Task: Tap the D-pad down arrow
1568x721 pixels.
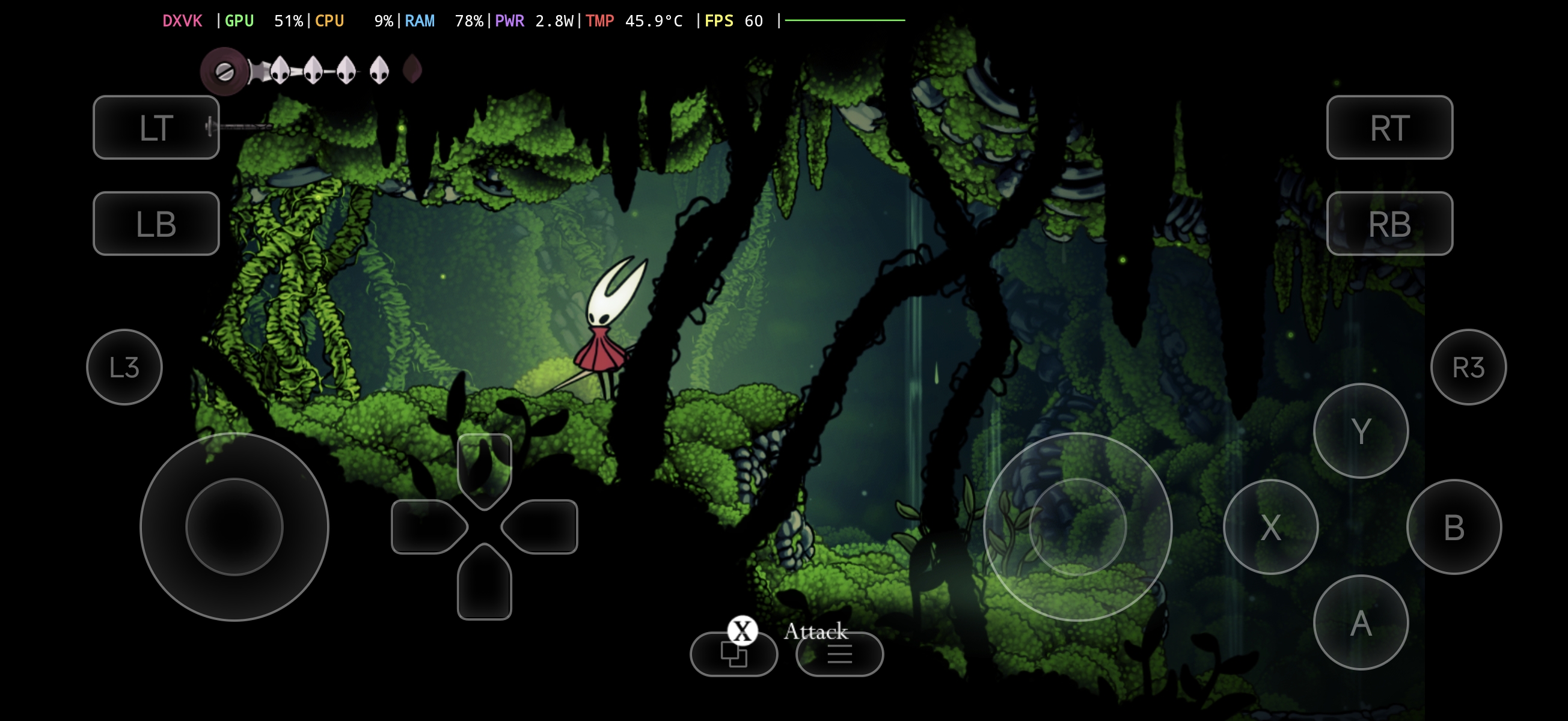Action: pos(485,584)
